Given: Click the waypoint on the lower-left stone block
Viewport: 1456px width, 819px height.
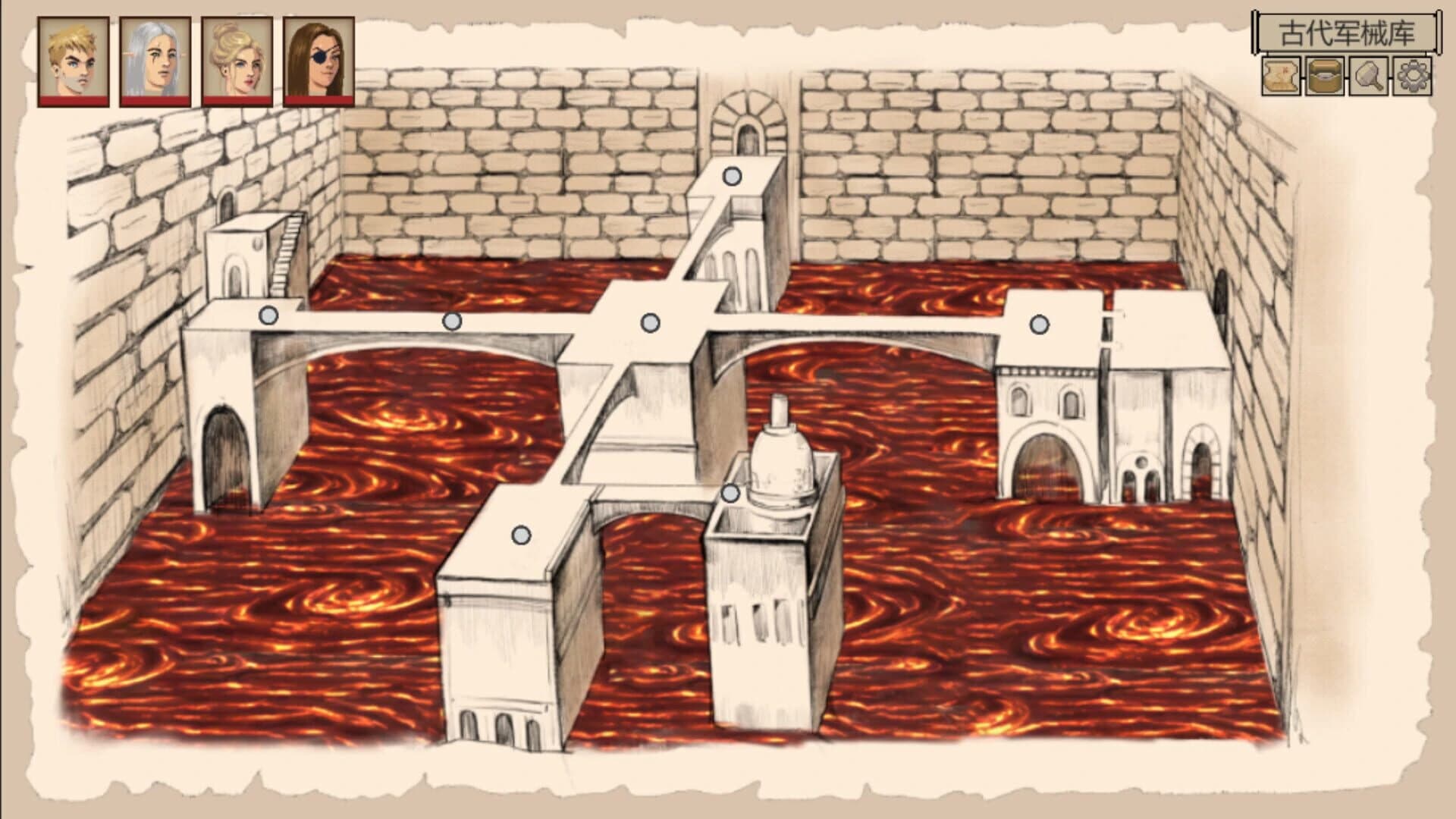Looking at the screenshot, I should pos(521,533).
